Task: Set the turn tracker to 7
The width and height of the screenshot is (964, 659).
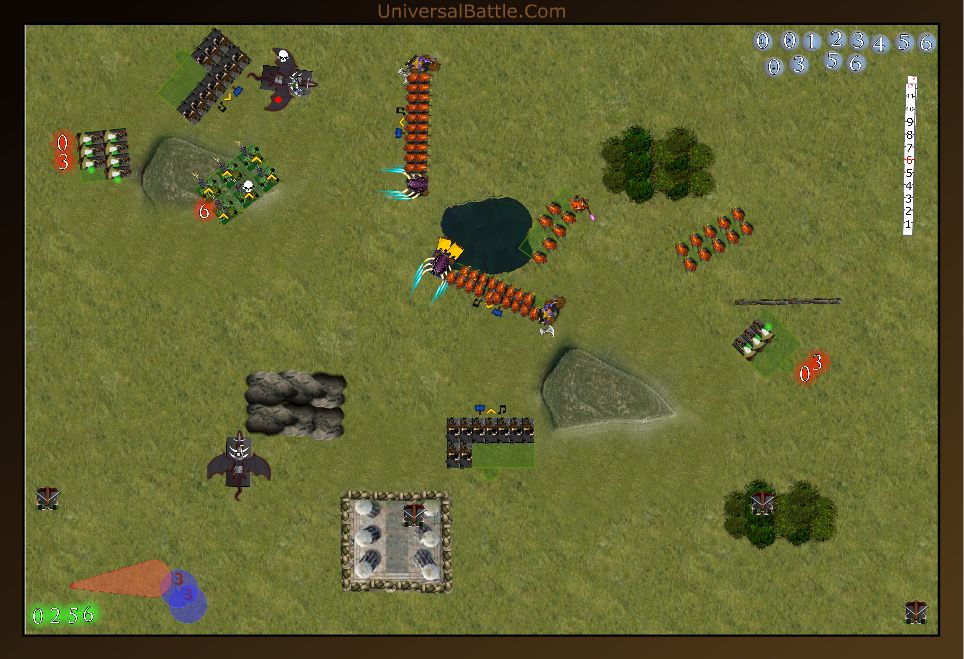Action: [x=909, y=148]
